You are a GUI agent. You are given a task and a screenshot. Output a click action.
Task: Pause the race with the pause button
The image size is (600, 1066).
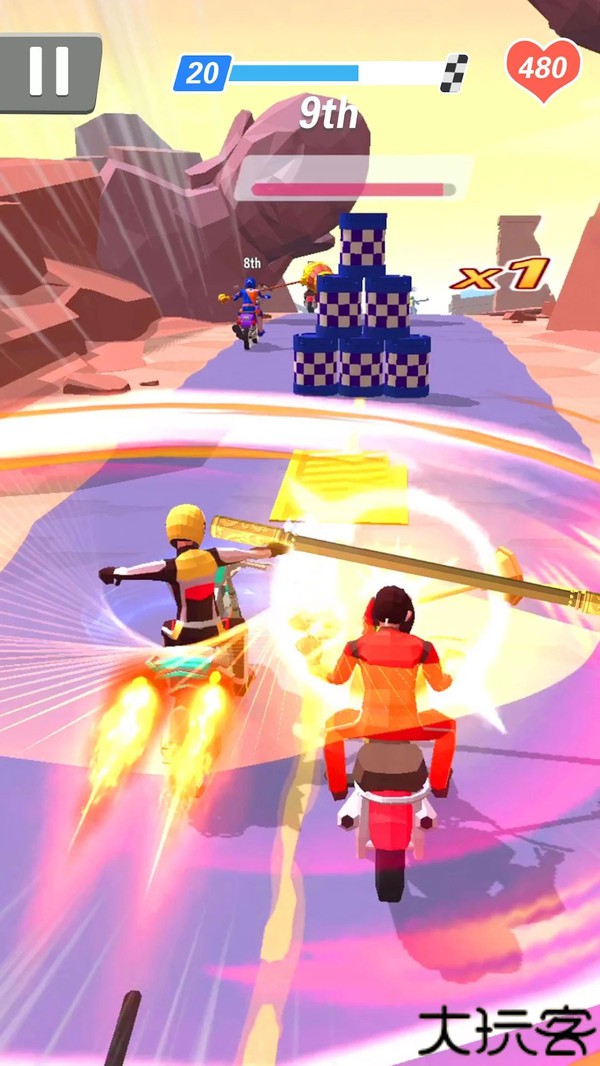(48, 70)
